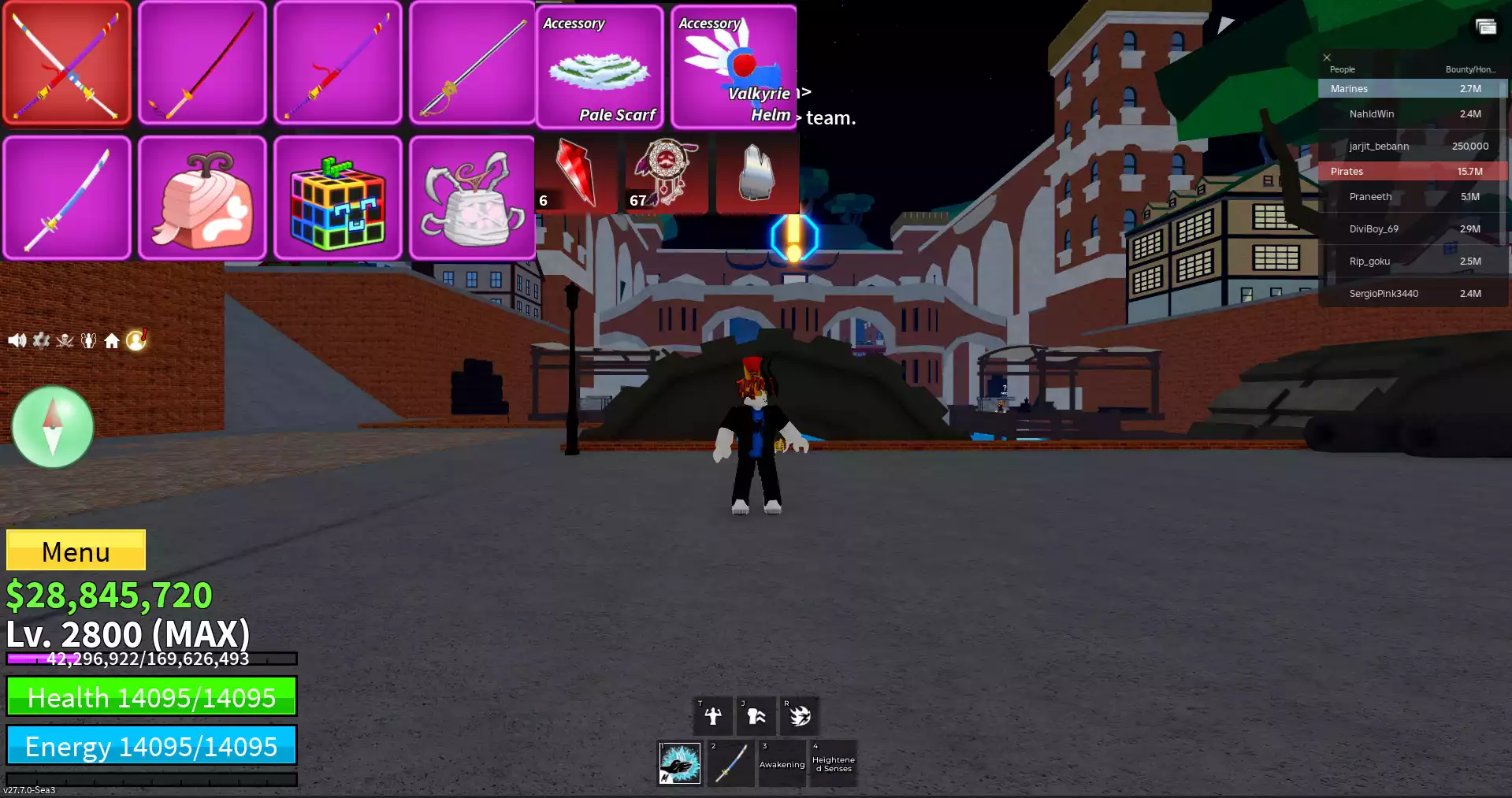
Task: Toggle the sound speaker icon
Action: pos(17,340)
